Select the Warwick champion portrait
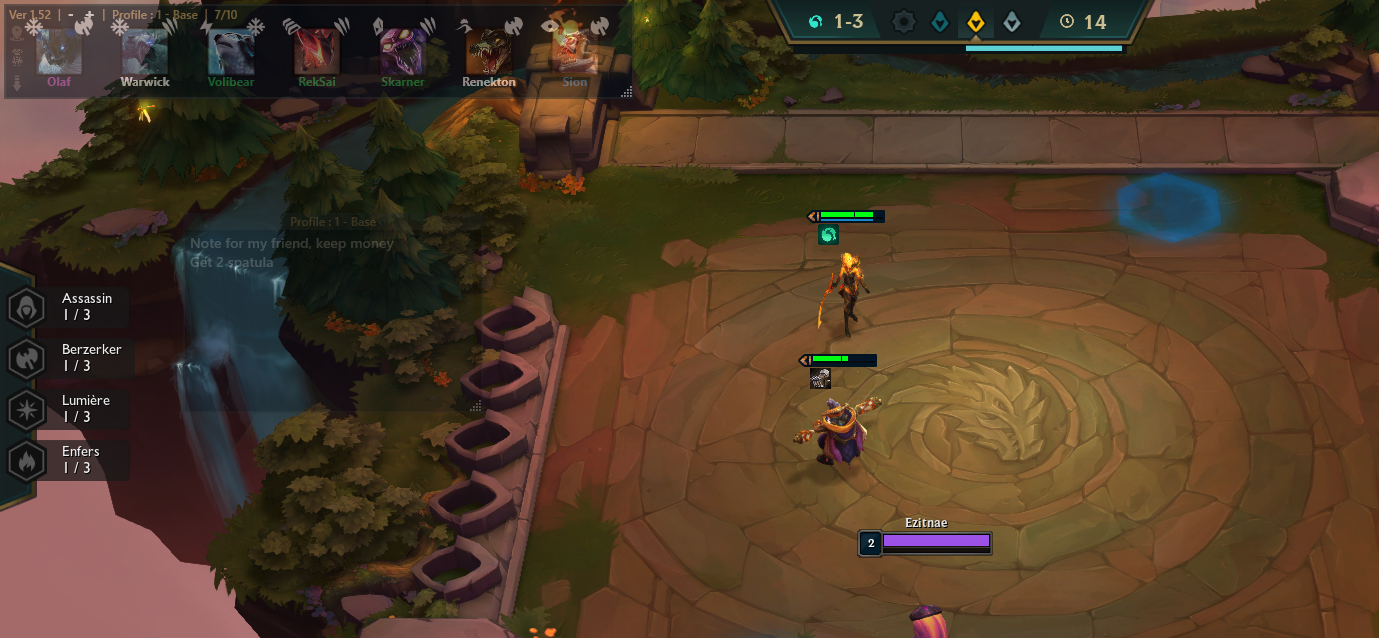The width and height of the screenshot is (1379, 638). click(x=145, y=53)
